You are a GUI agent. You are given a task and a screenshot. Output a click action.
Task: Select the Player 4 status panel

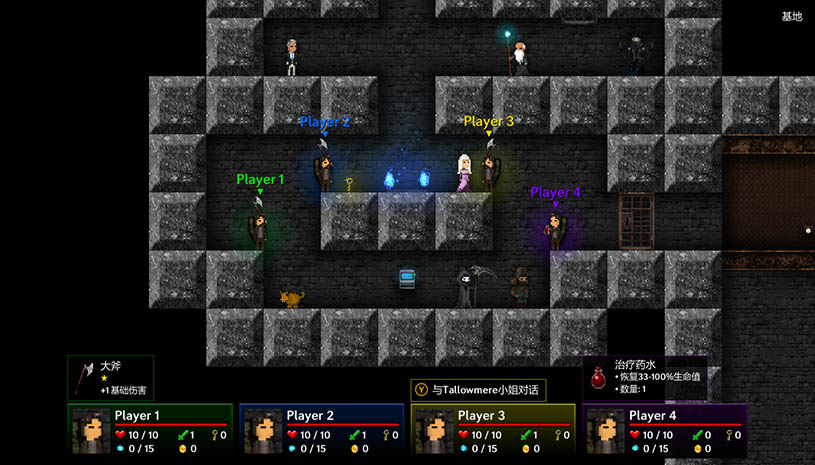coord(665,428)
